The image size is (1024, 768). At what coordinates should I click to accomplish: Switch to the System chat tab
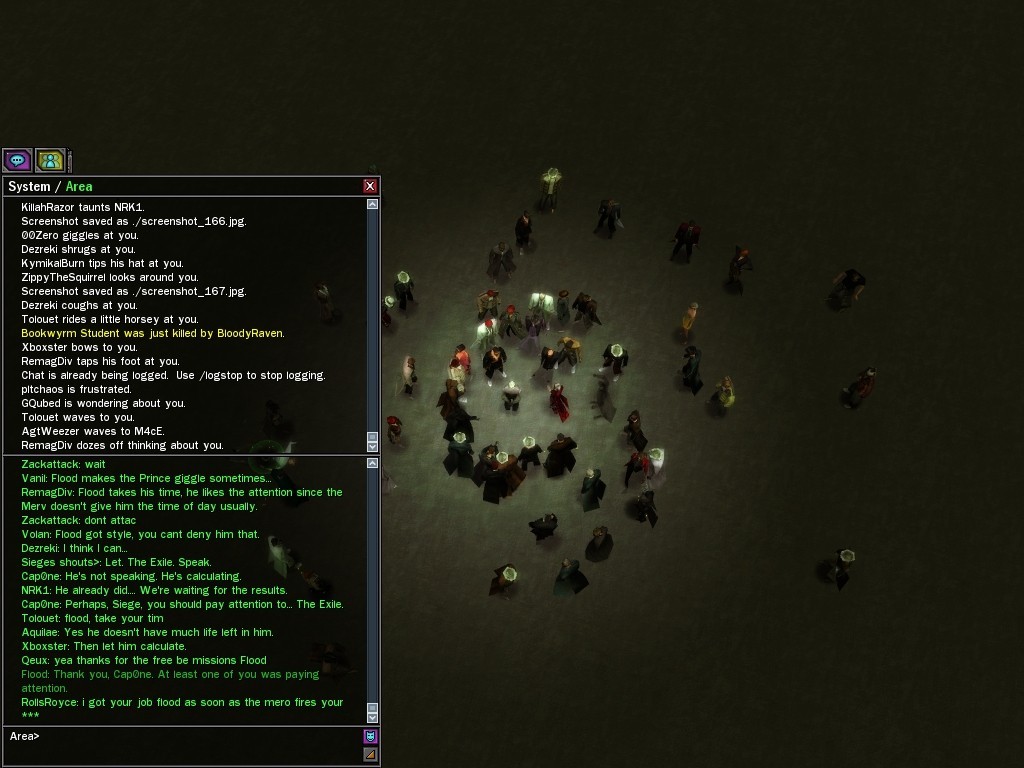tap(29, 187)
